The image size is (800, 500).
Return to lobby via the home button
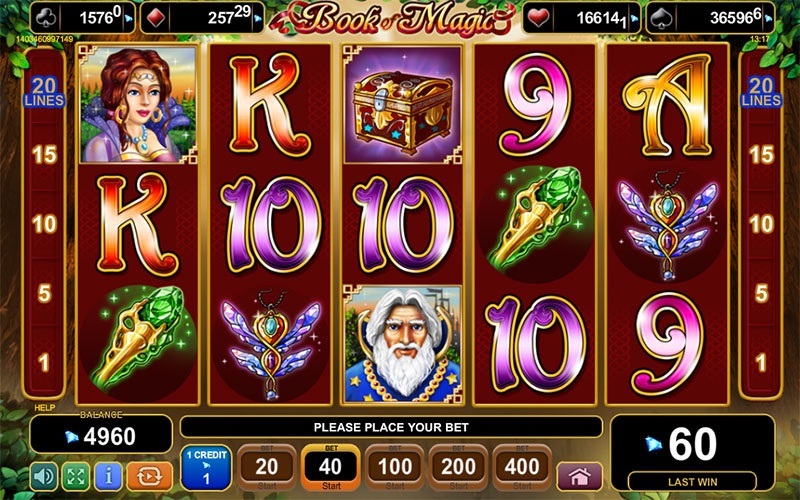click(579, 475)
